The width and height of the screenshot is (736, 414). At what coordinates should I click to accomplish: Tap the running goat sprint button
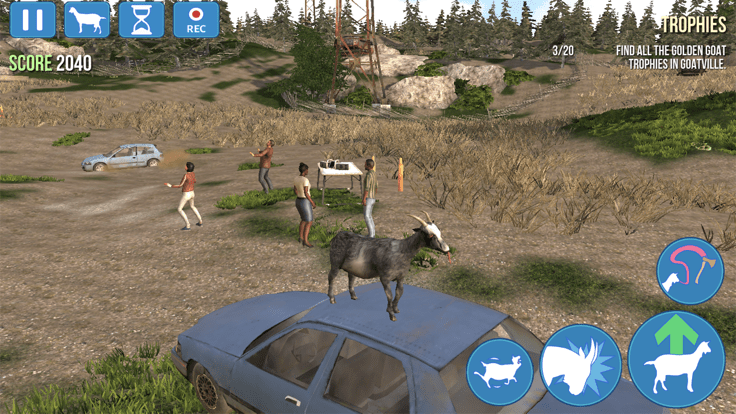point(499,372)
